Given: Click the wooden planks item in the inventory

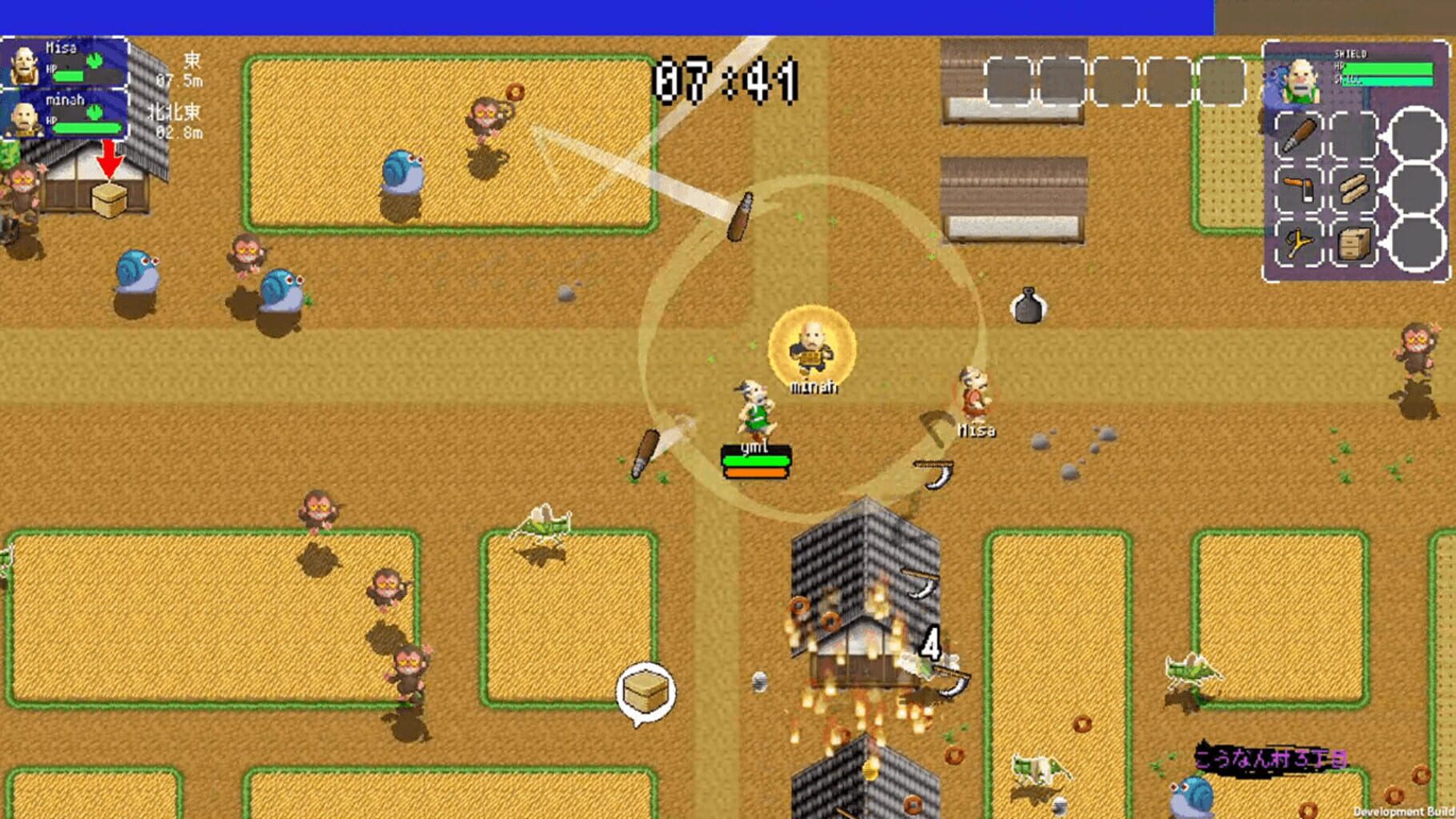Looking at the screenshot, I should click(x=1354, y=188).
